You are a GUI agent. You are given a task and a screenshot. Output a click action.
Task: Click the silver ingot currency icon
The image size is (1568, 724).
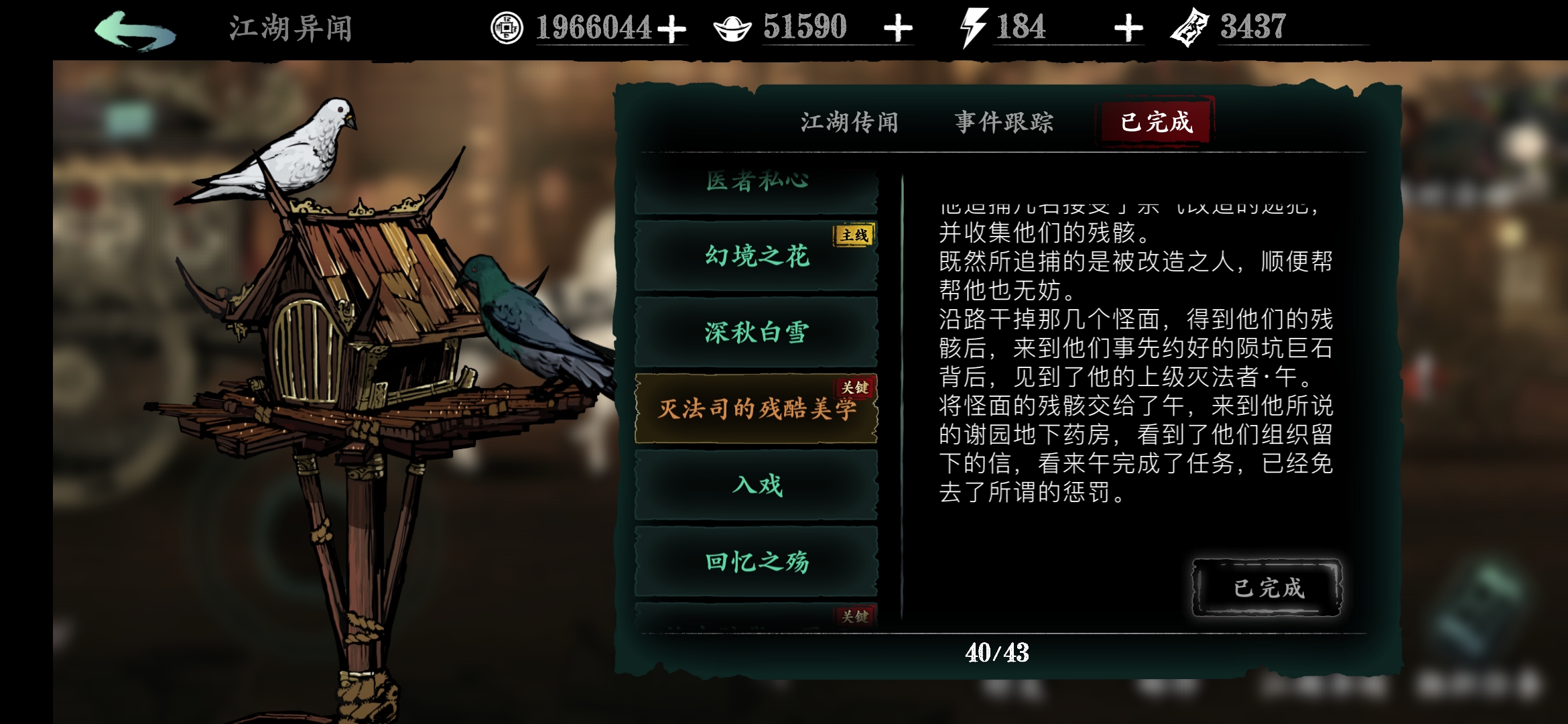coord(732,27)
